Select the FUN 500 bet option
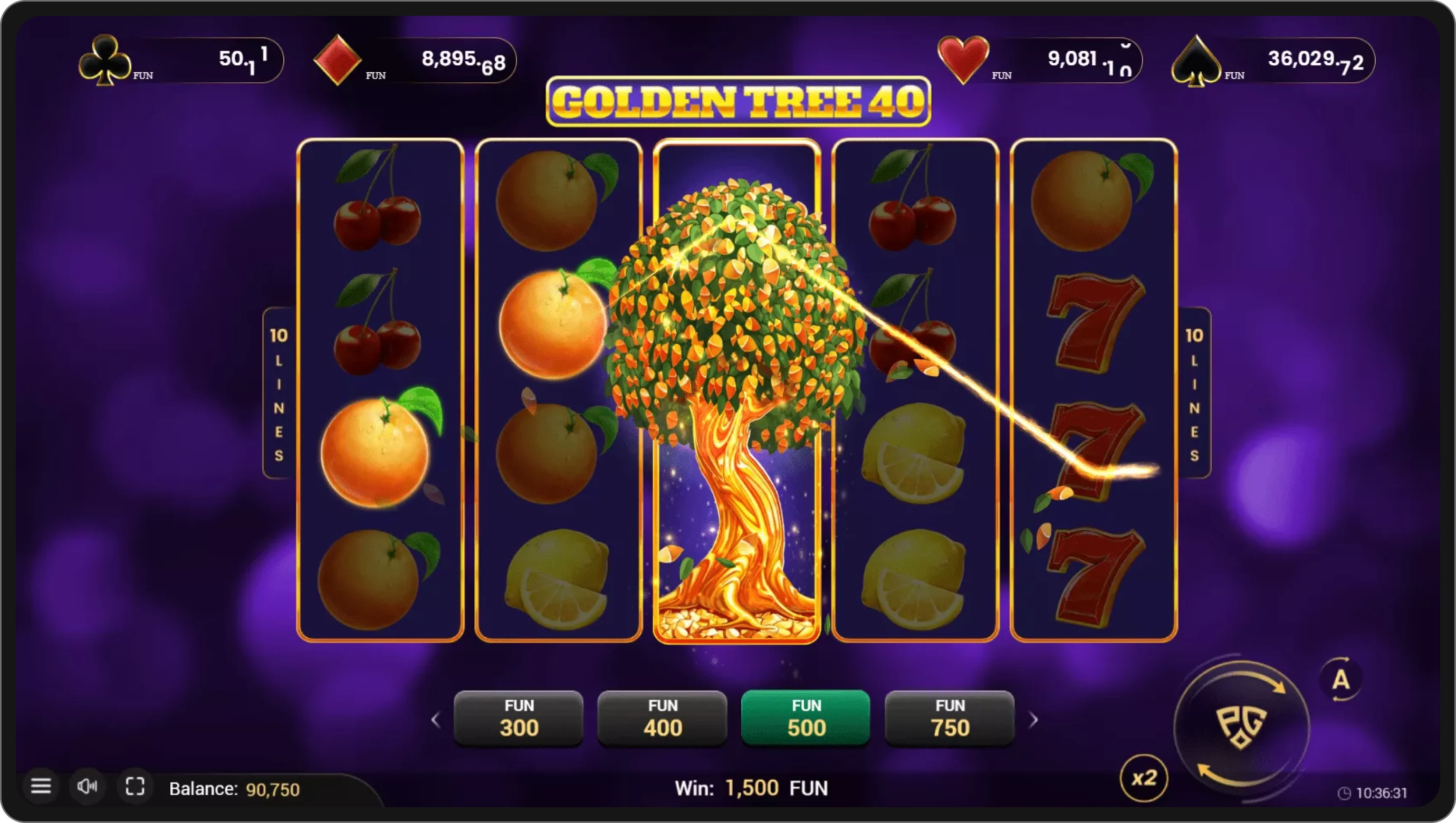This screenshot has width=1456, height=823. (806, 718)
